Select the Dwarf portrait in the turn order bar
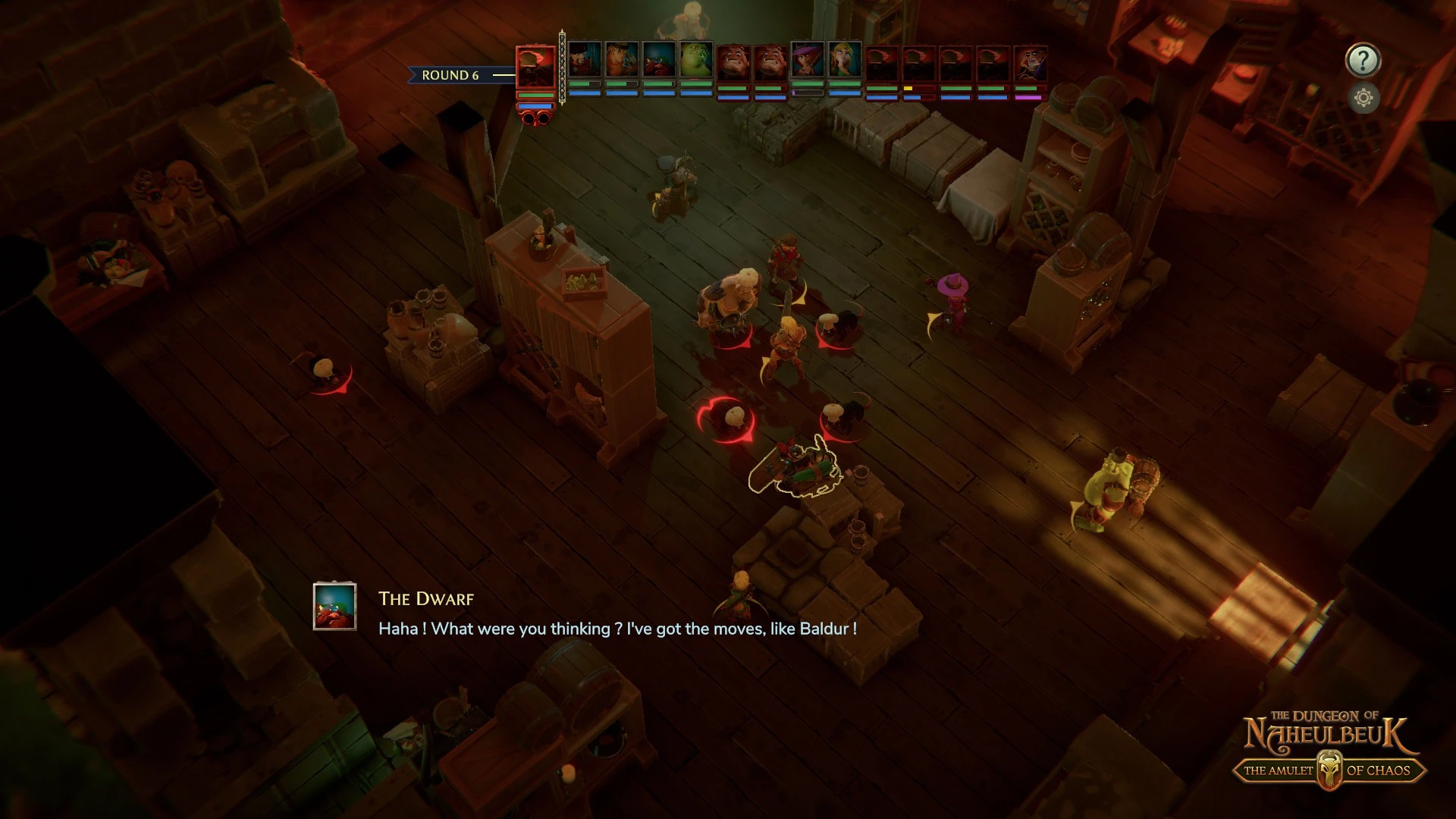Viewport: 1456px width, 819px height. [x=658, y=60]
